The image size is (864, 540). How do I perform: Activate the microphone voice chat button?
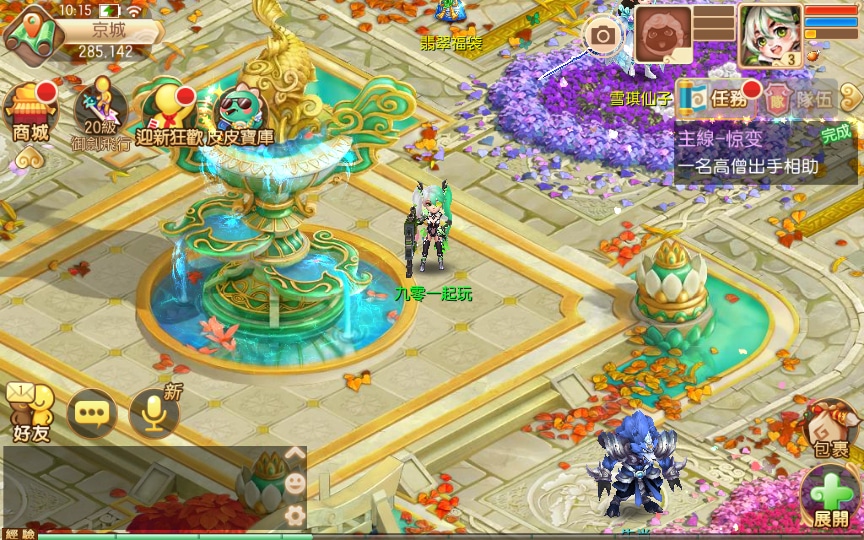click(154, 412)
